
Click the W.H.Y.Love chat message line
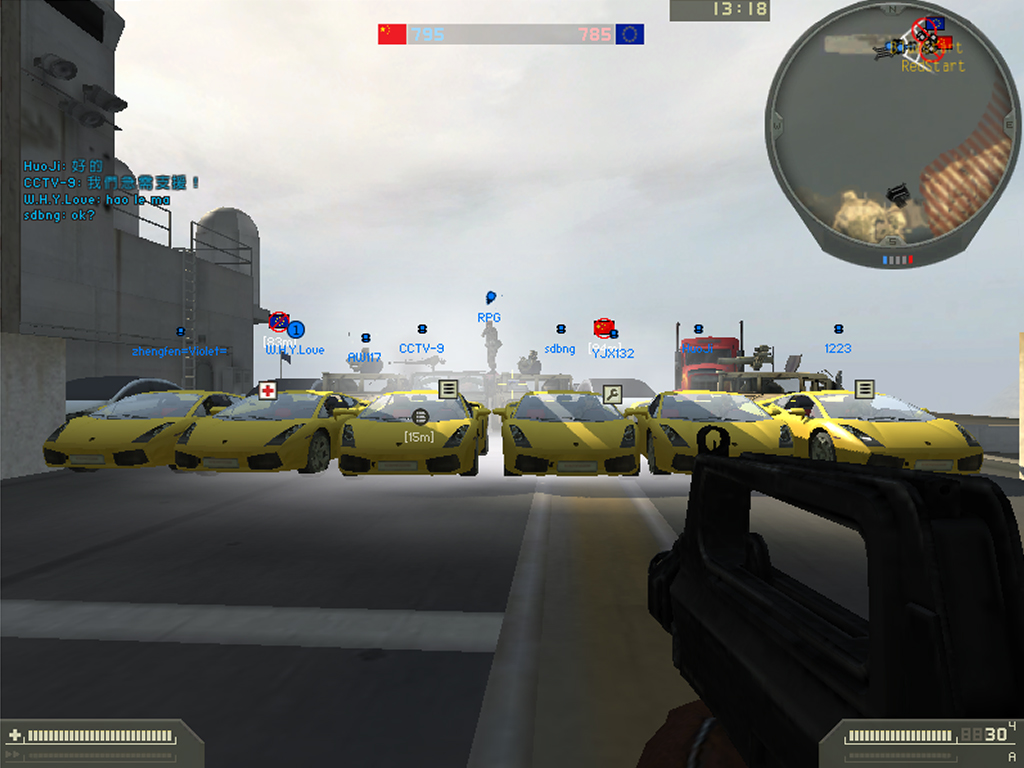96,200
